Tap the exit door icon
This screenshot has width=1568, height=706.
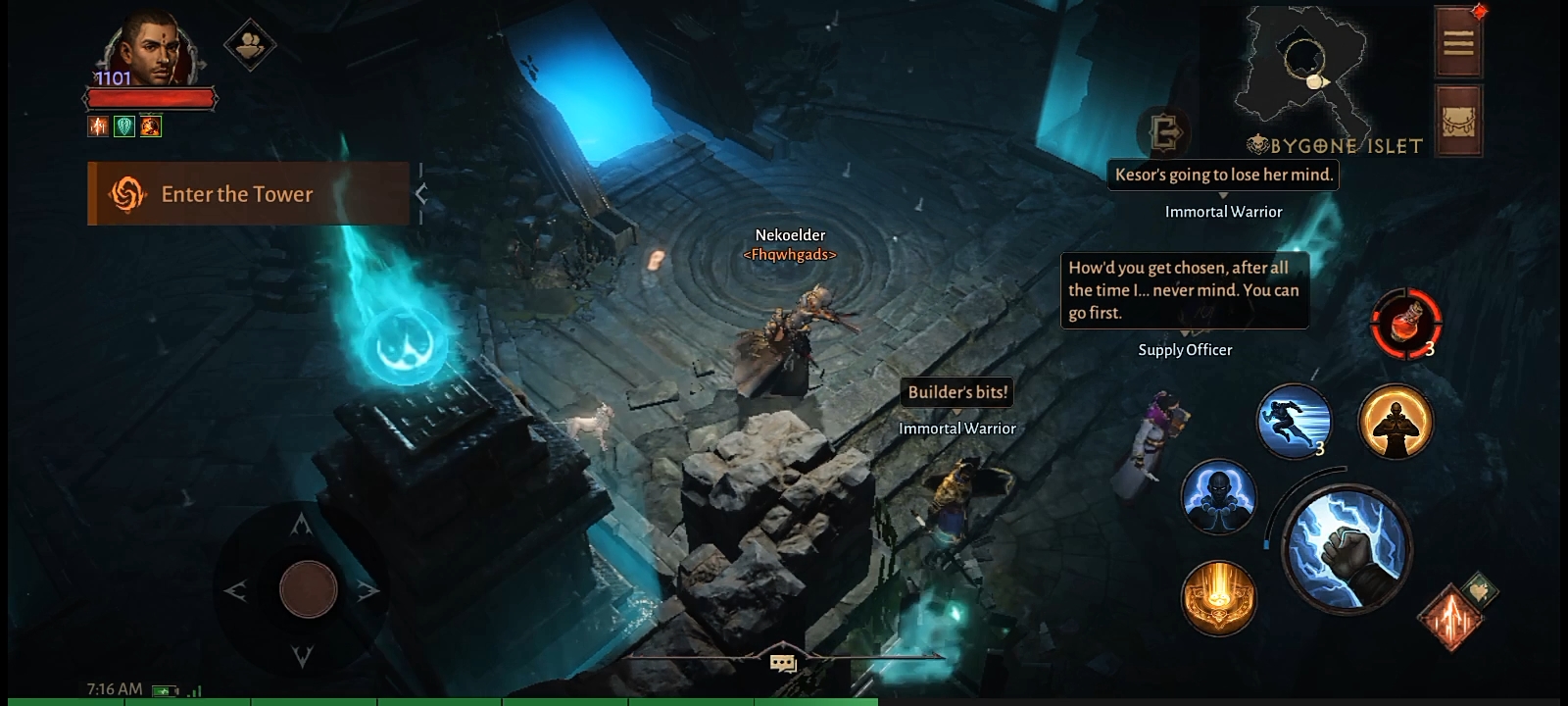pyautogui.click(x=1165, y=131)
